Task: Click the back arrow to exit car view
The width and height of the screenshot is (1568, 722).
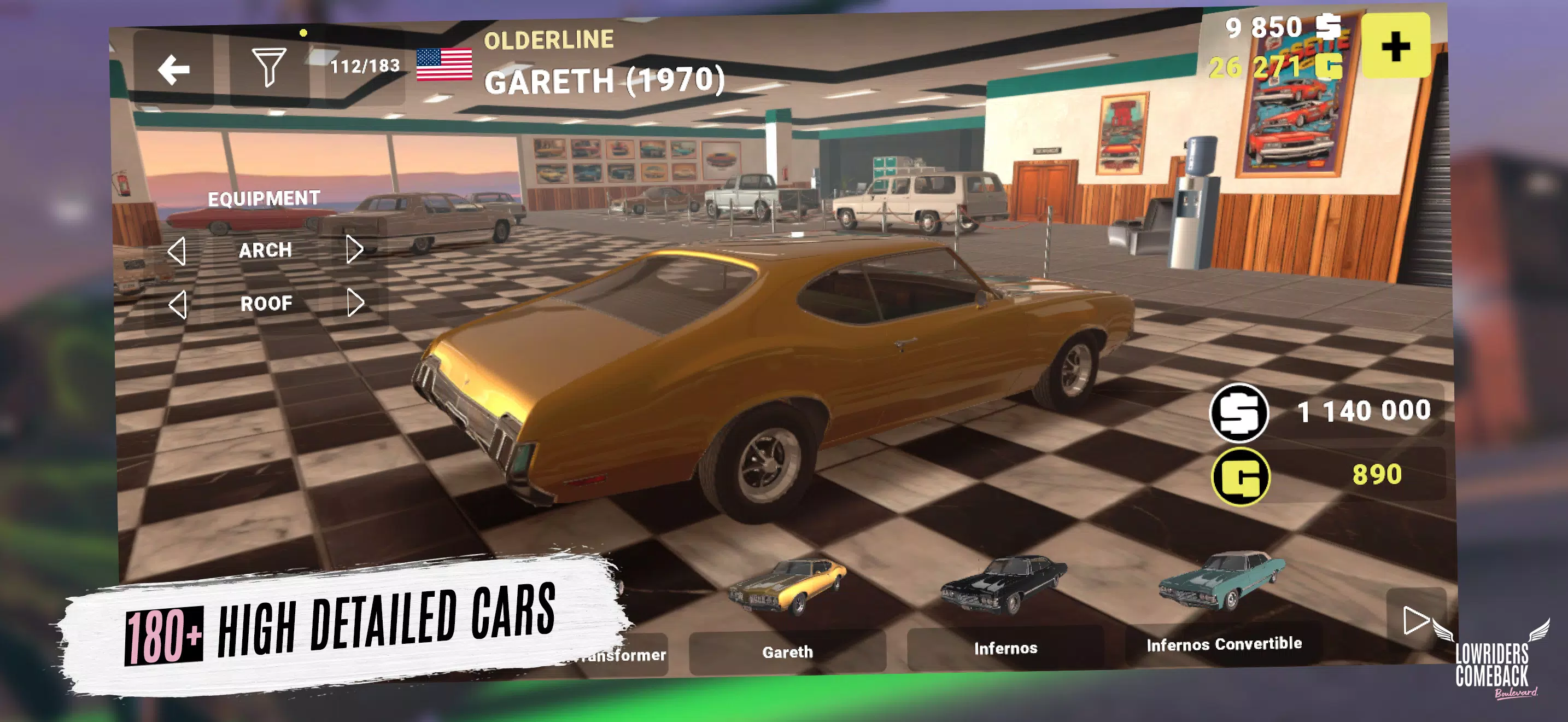Action: point(172,68)
